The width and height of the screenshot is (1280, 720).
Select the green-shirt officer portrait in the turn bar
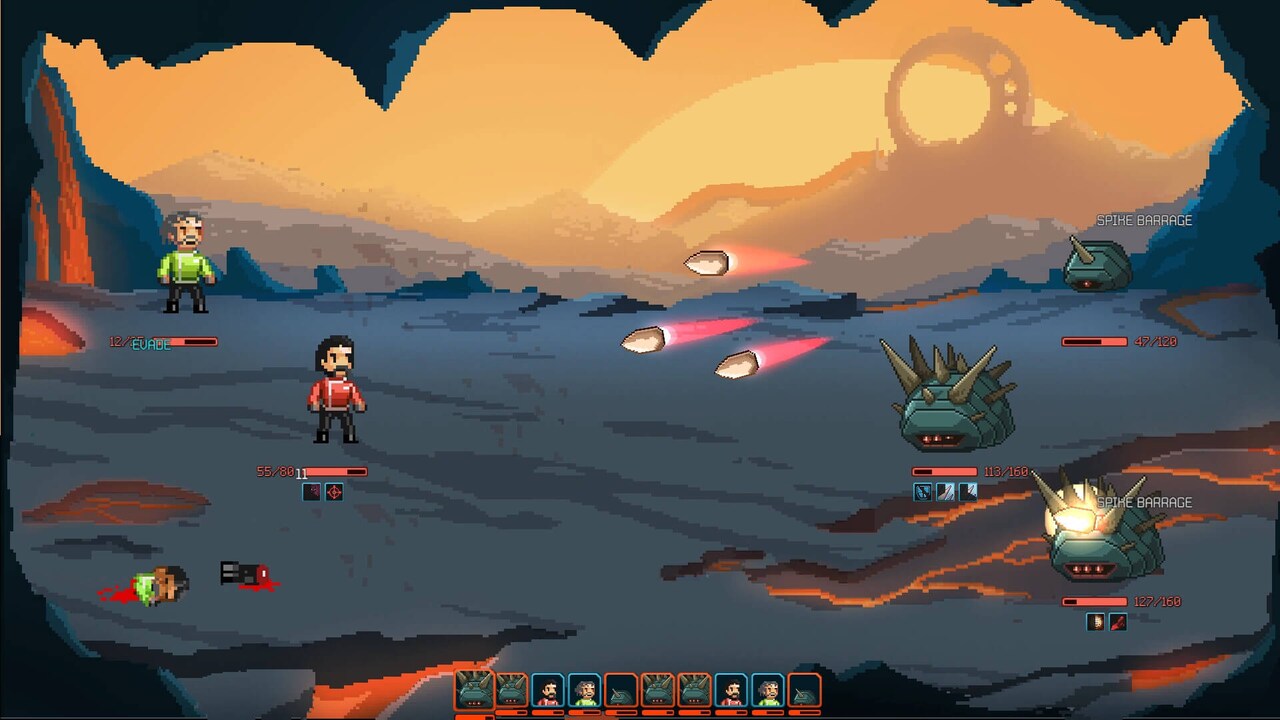coord(586,690)
